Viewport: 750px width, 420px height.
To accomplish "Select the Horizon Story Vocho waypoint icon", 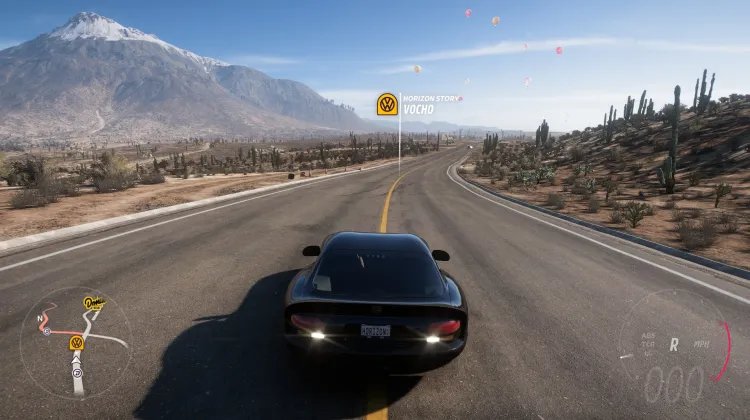I will coord(387,104).
